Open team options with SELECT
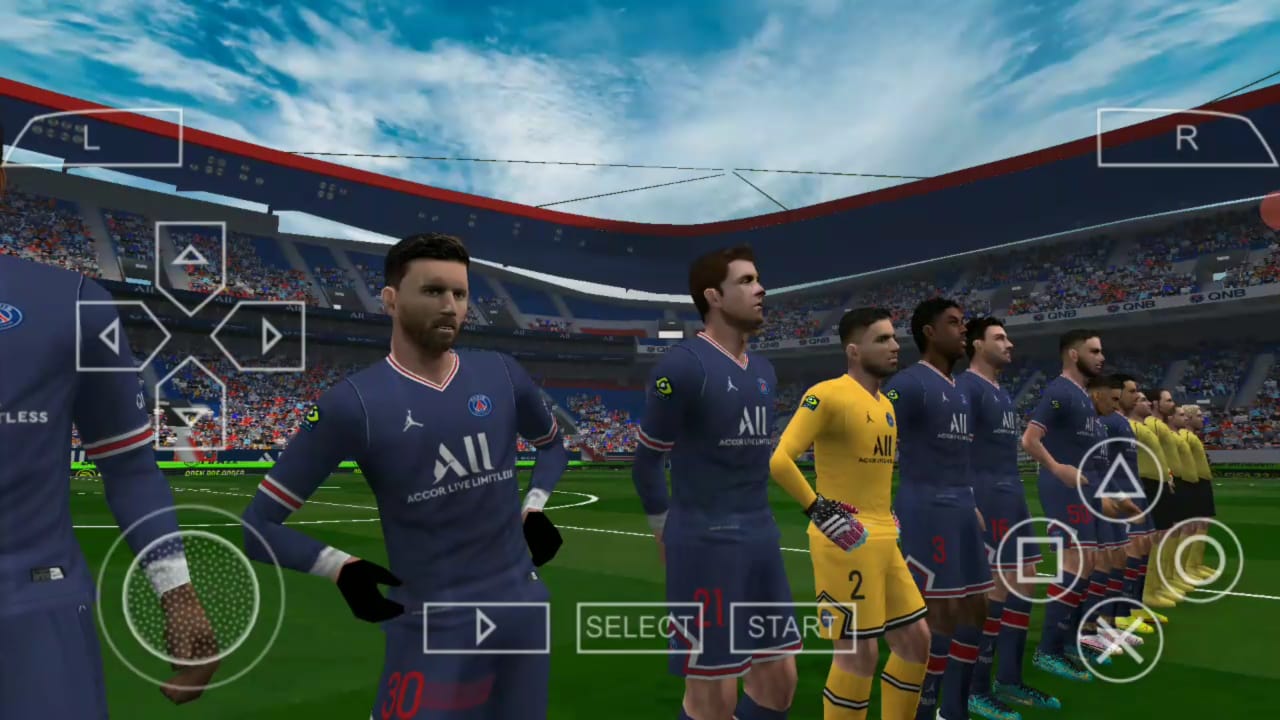Image resolution: width=1280 pixels, height=720 pixels. [x=639, y=627]
